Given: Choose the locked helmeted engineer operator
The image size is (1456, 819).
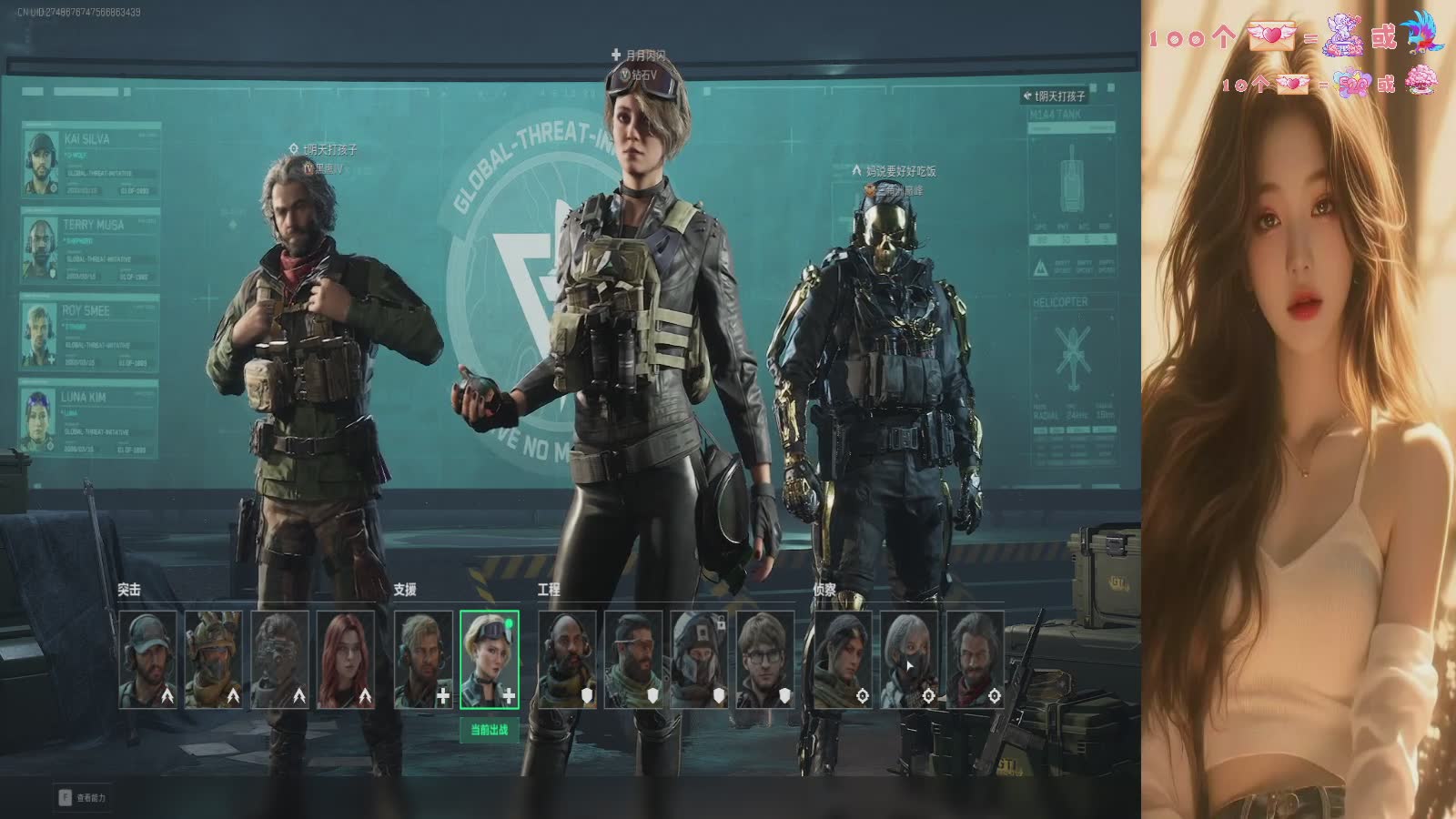Looking at the screenshot, I should [x=700, y=660].
